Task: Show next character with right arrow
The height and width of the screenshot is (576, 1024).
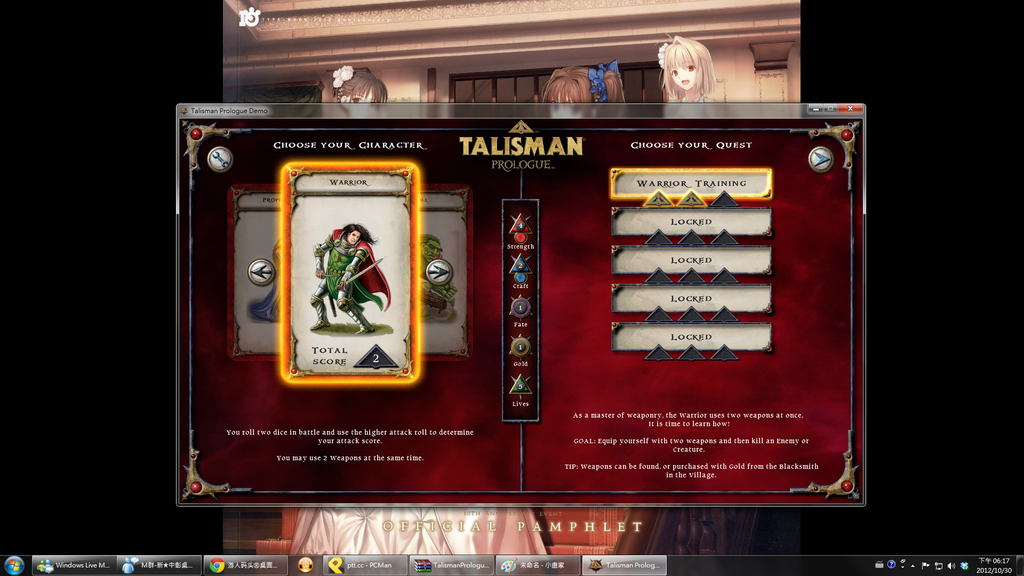Action: tap(439, 272)
